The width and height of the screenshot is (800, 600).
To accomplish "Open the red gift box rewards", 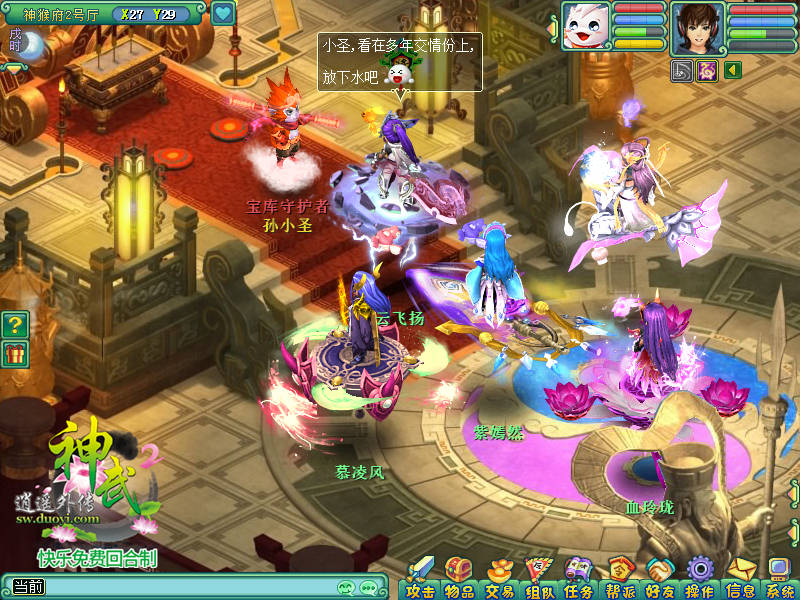I will click(x=14, y=353).
